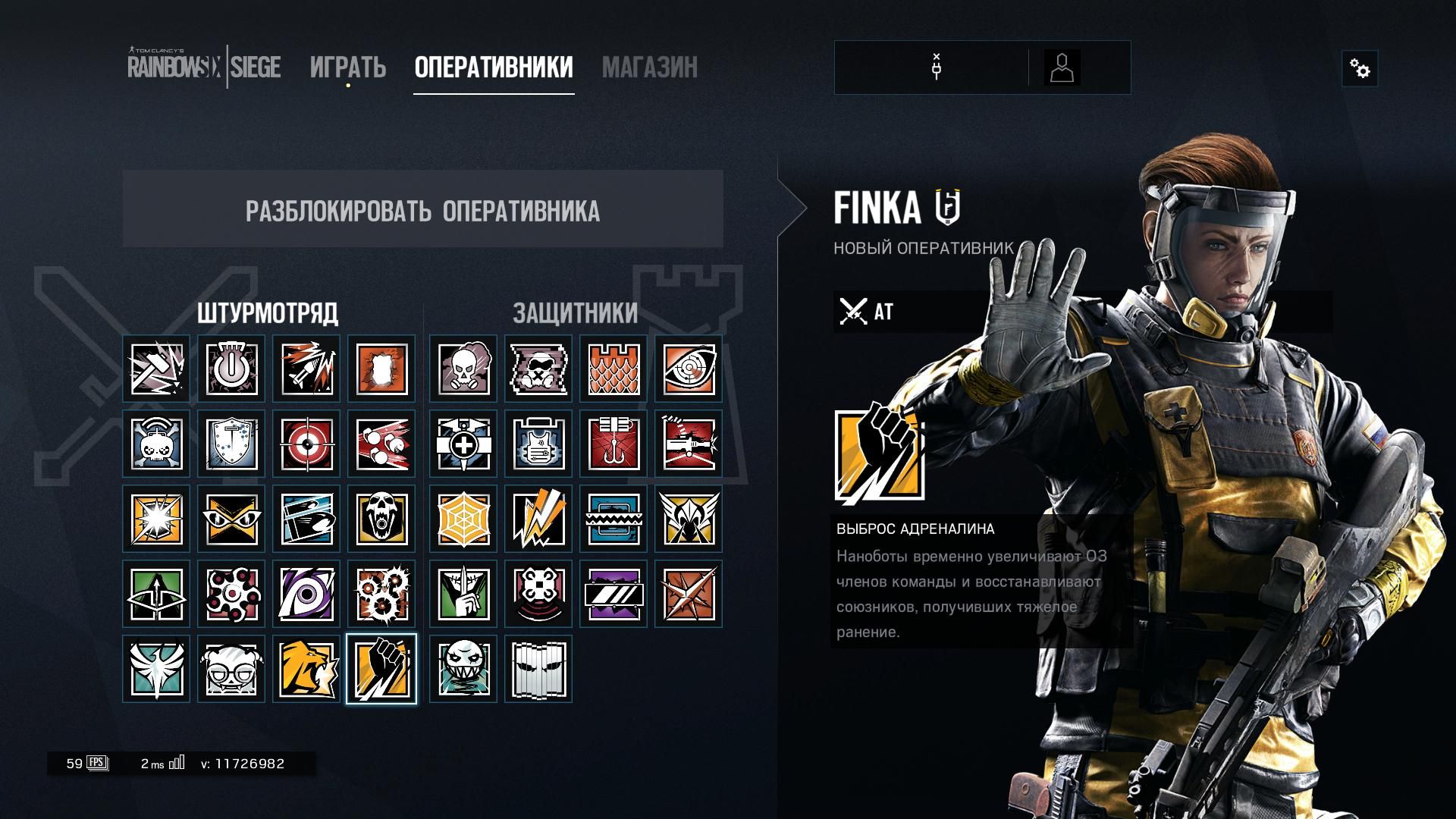Select Jäger's orange spider web icon

point(463,519)
